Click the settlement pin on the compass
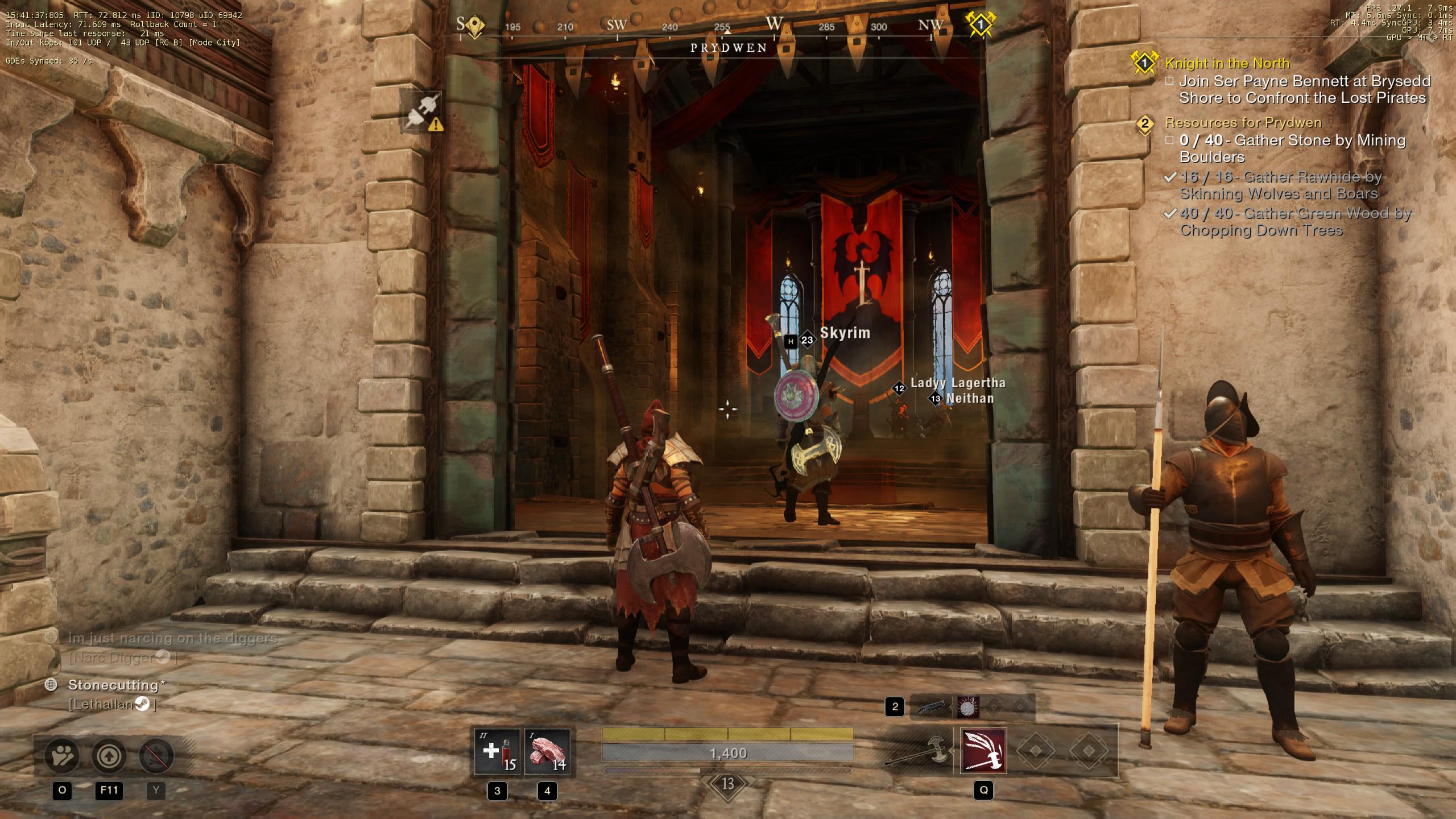The height and width of the screenshot is (819, 1456). coord(474,26)
